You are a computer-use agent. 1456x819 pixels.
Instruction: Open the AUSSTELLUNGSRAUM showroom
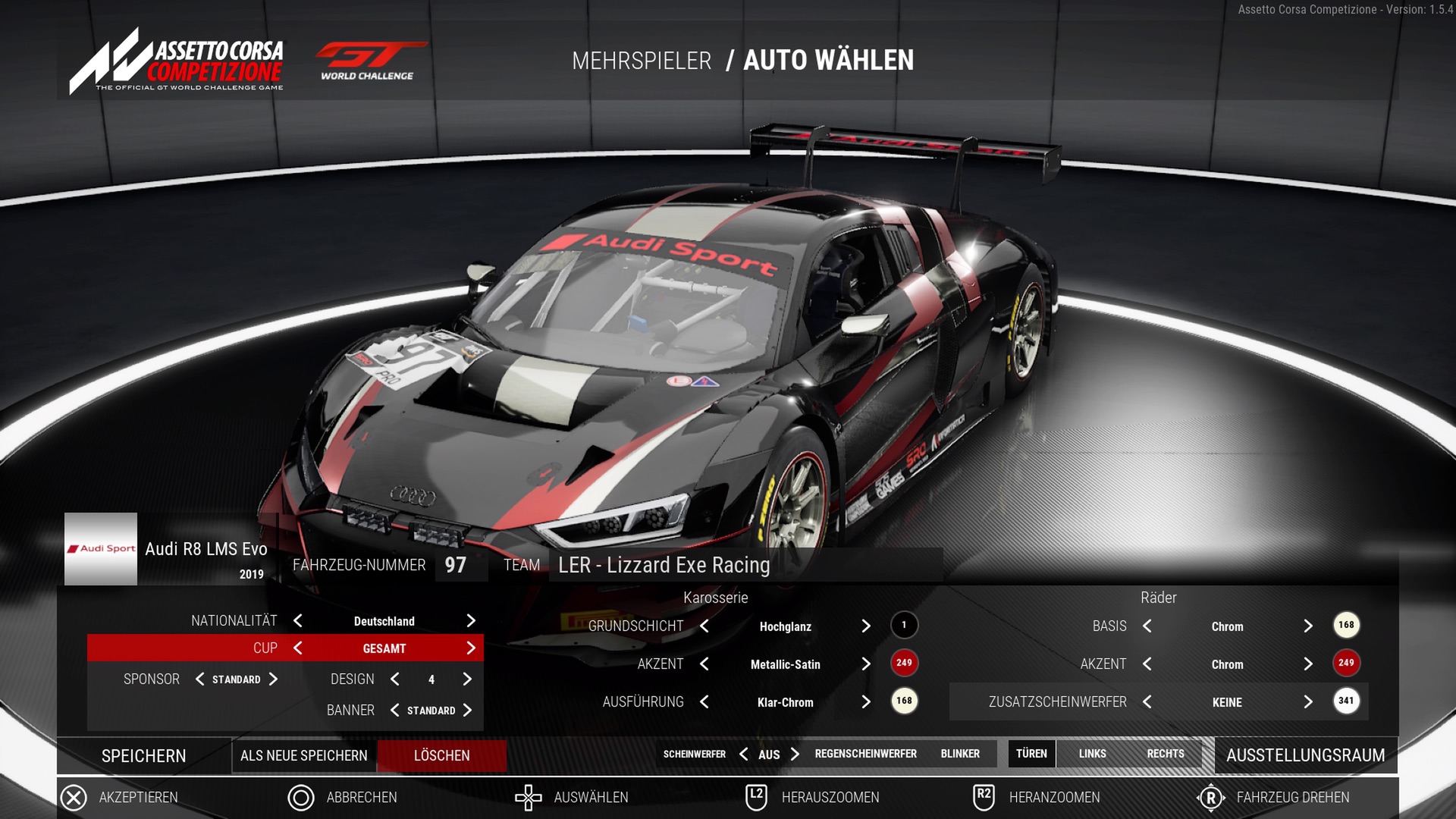(1305, 755)
